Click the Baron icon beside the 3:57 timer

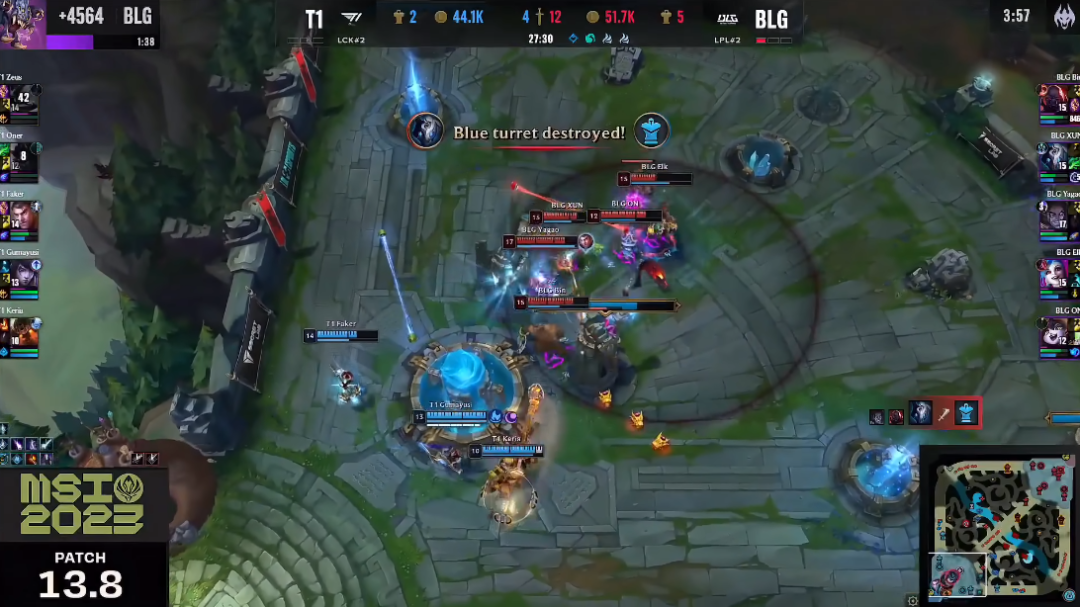coord(1062,17)
